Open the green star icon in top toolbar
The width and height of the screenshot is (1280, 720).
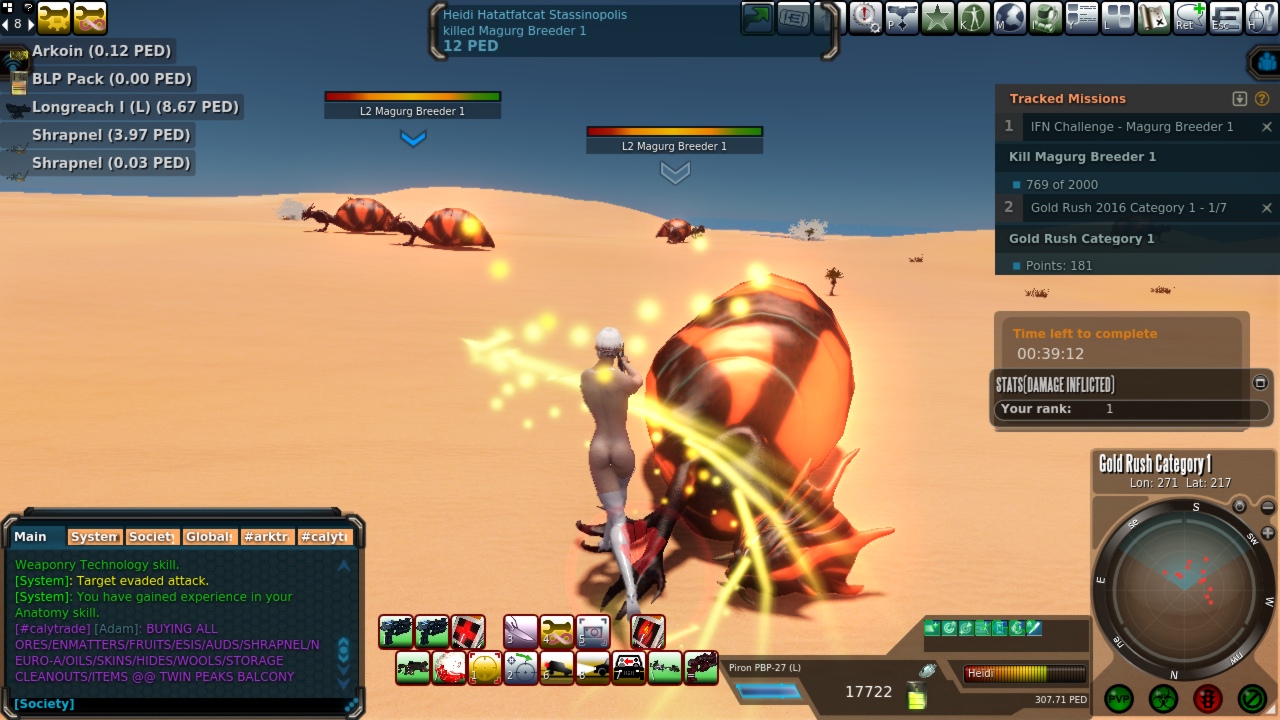938,18
